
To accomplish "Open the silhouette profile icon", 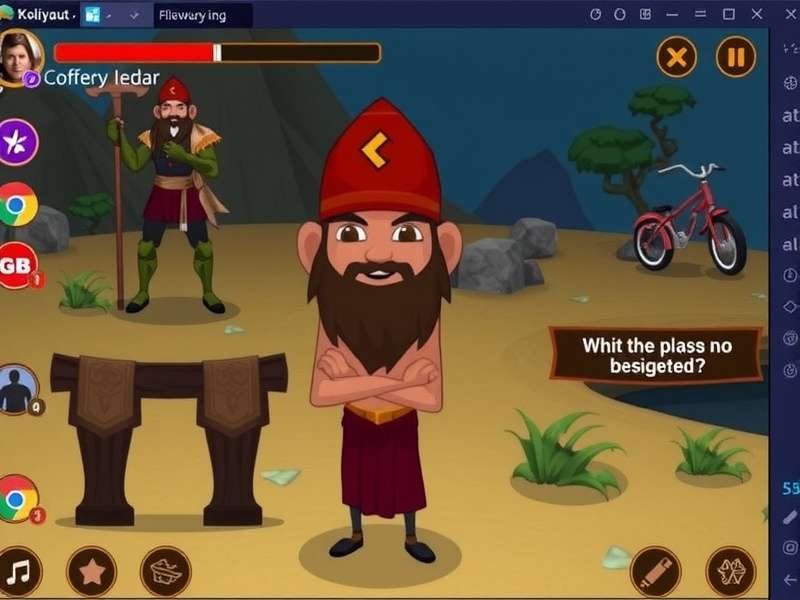I will (x=17, y=389).
